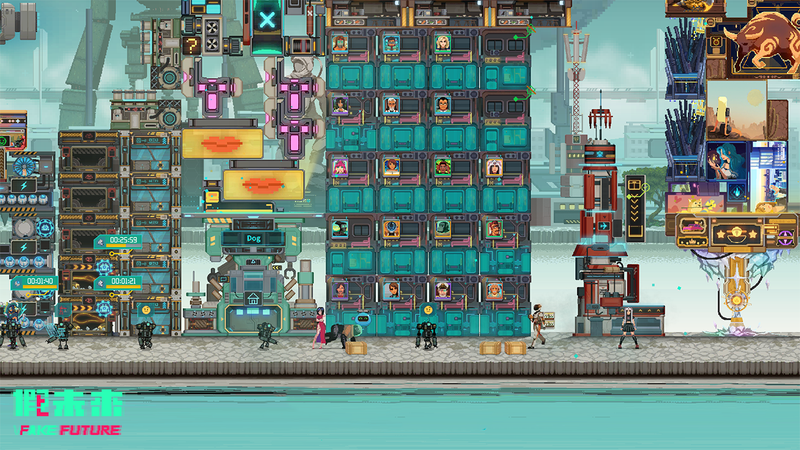800x450 pixels.
Task: Collect the yellow smiley face bubble
Action: (146, 310)
